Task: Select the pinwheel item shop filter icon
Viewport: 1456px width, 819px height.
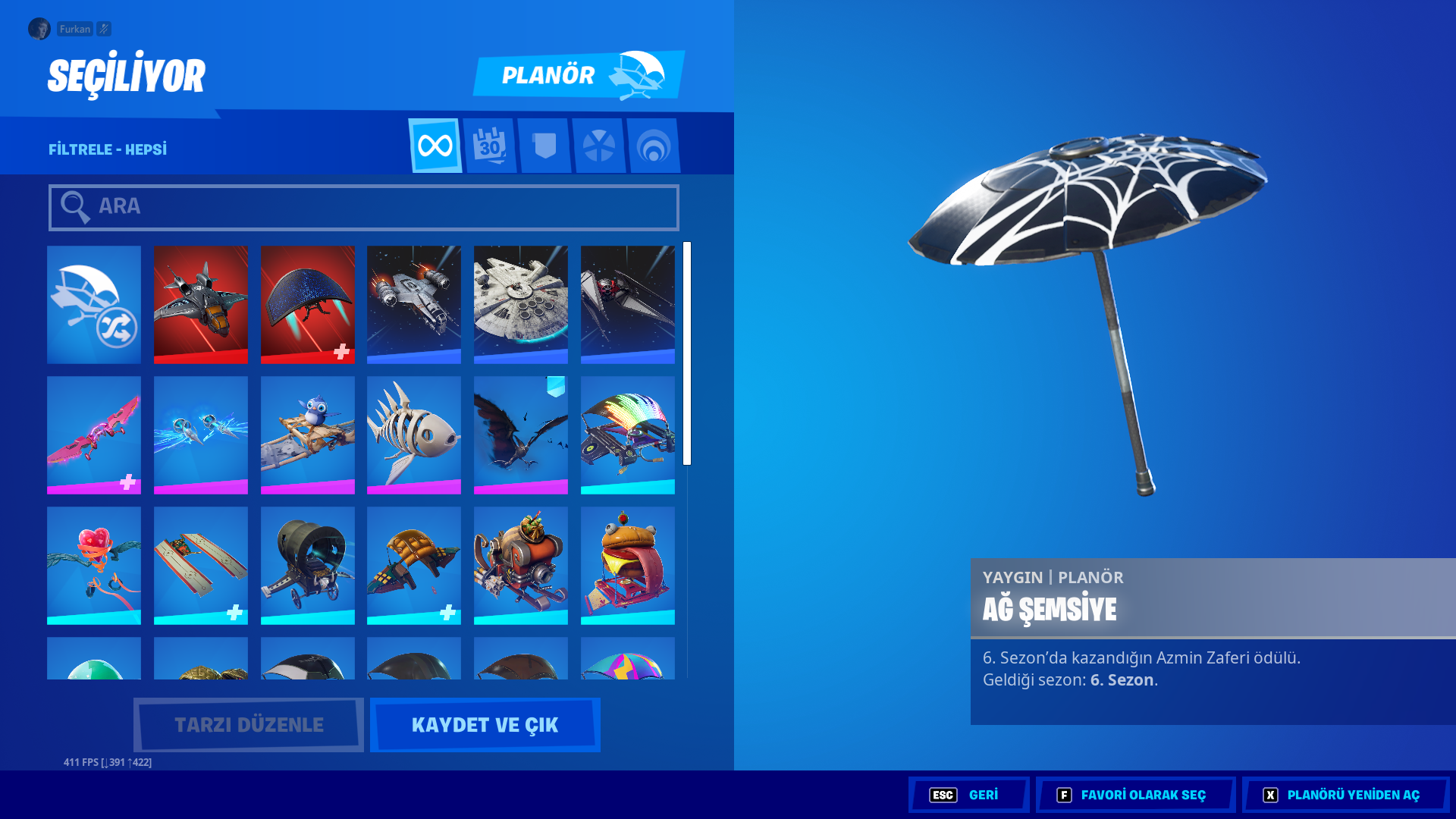Action: (600, 146)
